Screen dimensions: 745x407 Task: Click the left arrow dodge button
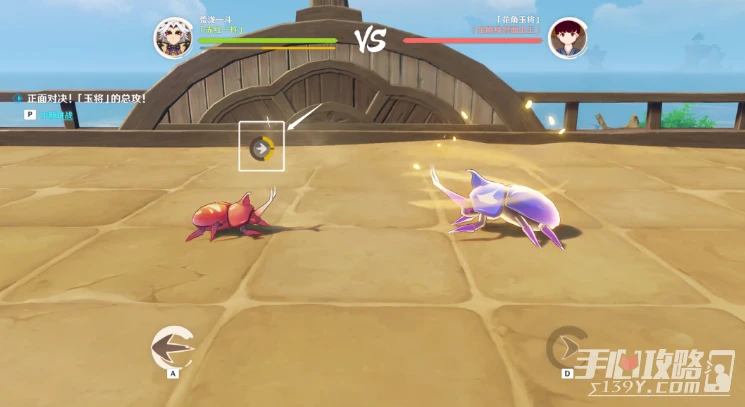tap(172, 347)
